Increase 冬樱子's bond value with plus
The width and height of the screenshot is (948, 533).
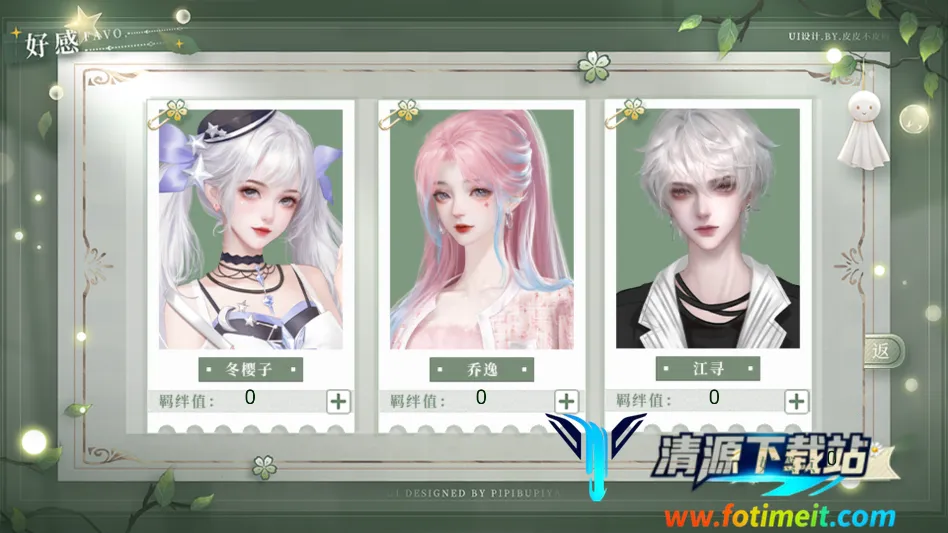click(339, 401)
